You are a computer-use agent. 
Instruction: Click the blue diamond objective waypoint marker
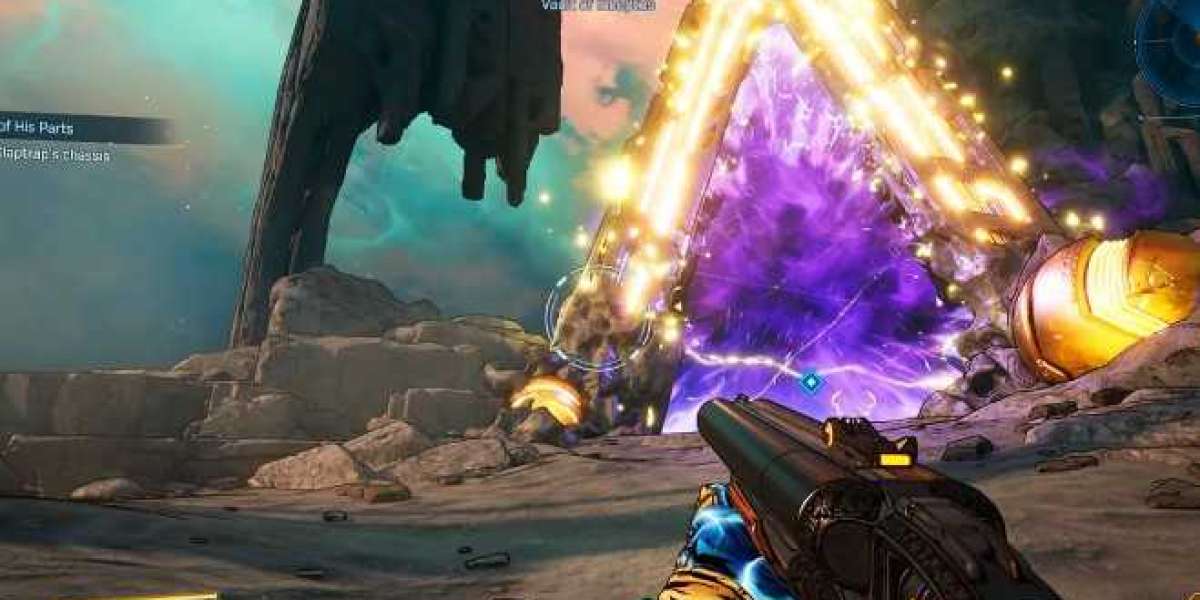tap(811, 381)
